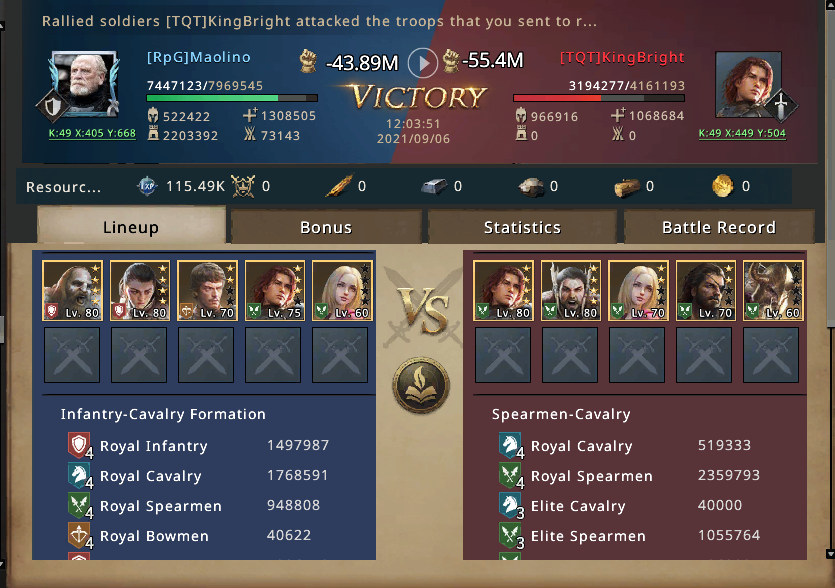
Task: View the Battle Record tab
Action: point(718,227)
